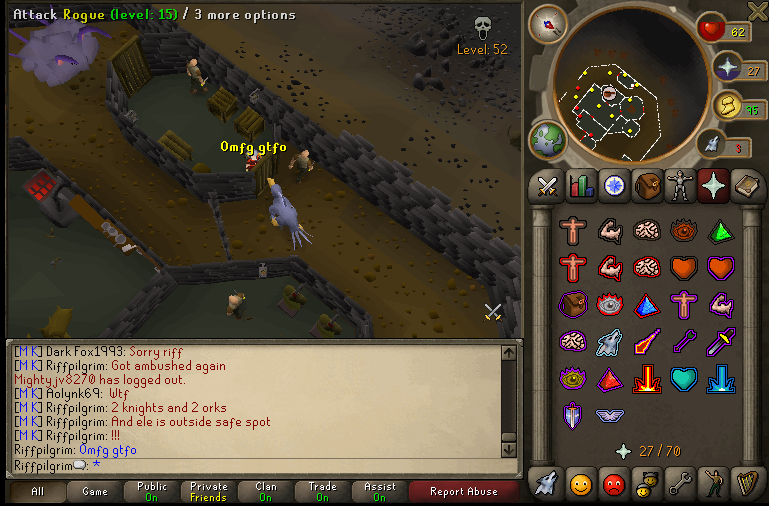Toggle the Public chat filter
769x506 pixels.
click(152, 491)
